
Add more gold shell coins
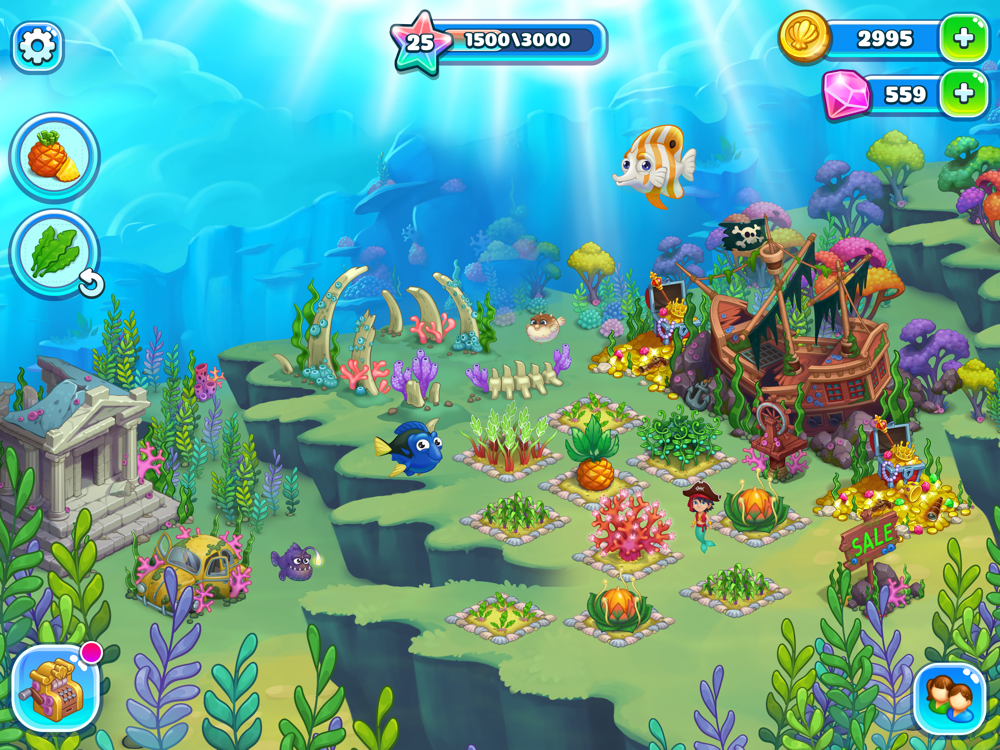pyautogui.click(x=963, y=39)
